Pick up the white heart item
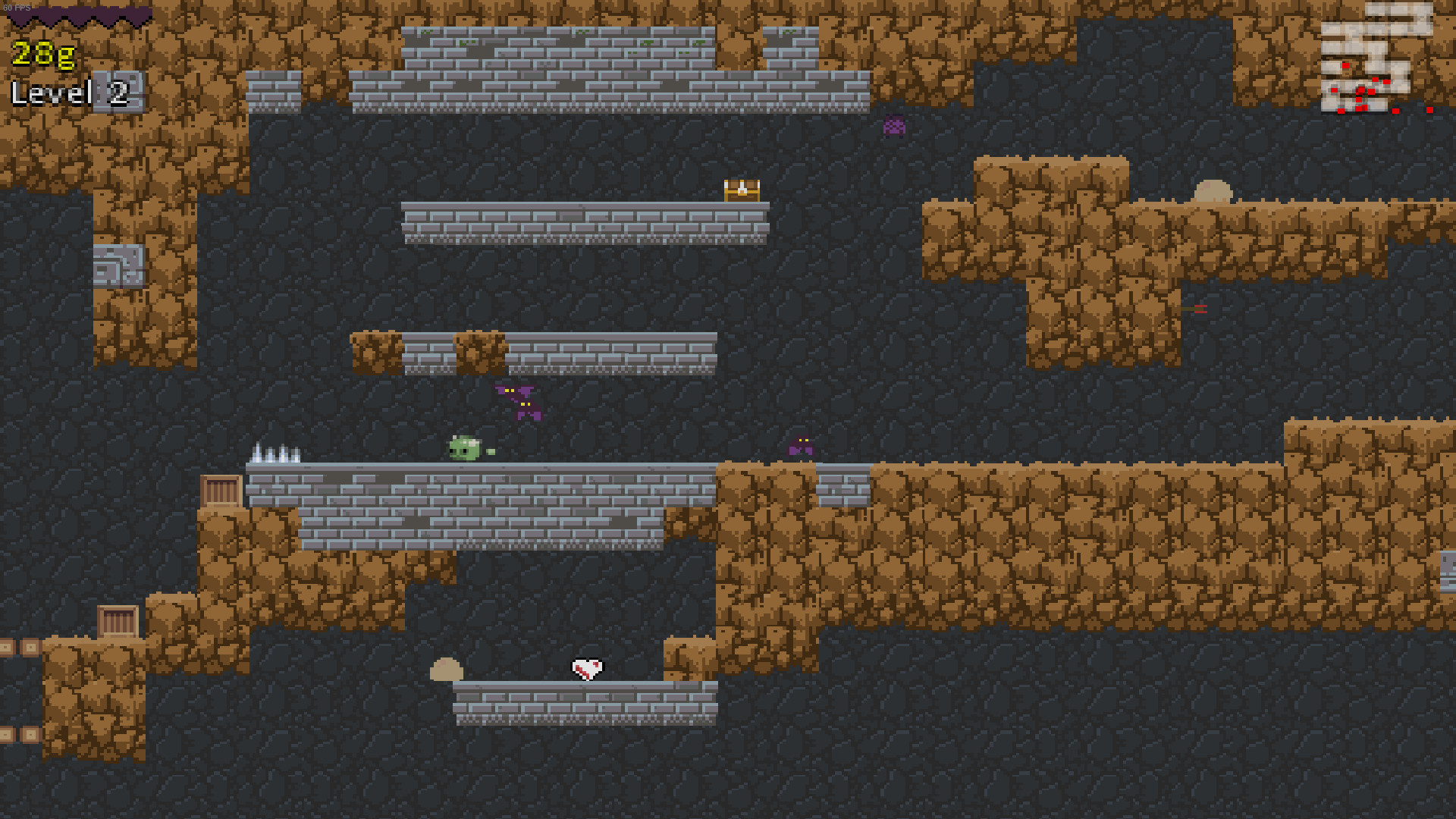The image size is (1456, 819). coord(586,669)
